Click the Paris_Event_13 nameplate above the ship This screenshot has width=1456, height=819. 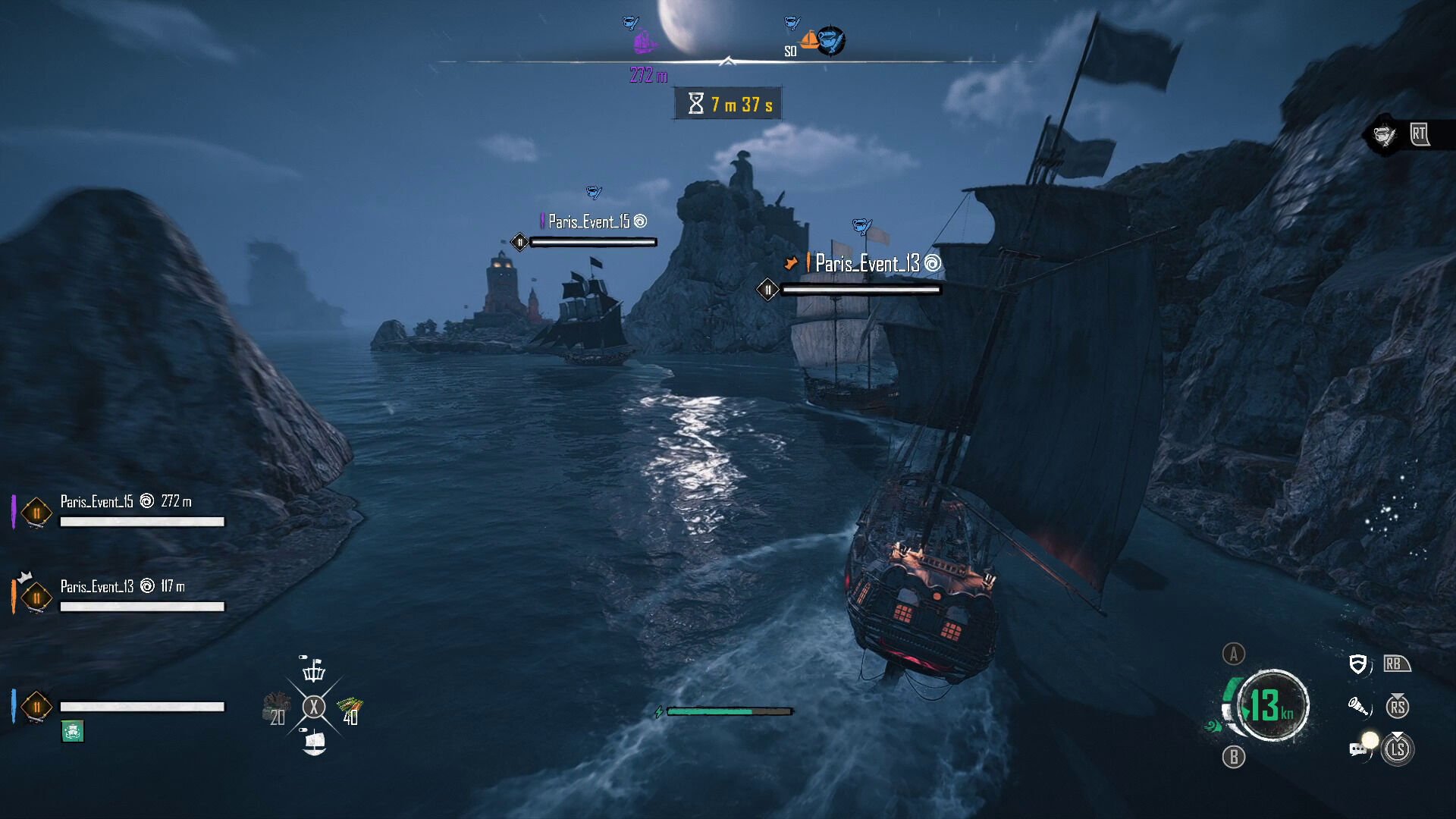pyautogui.click(x=866, y=264)
